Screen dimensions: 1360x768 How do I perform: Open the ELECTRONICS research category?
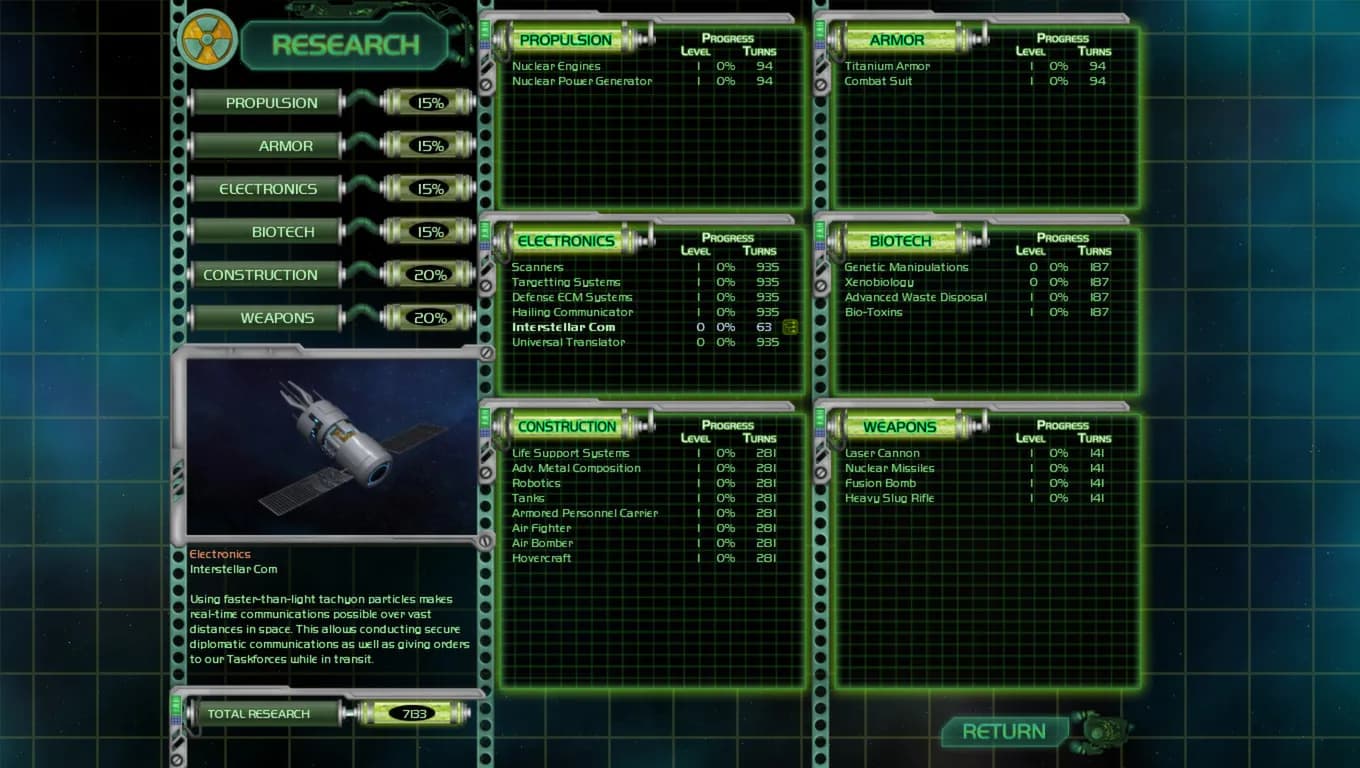tap(266, 188)
